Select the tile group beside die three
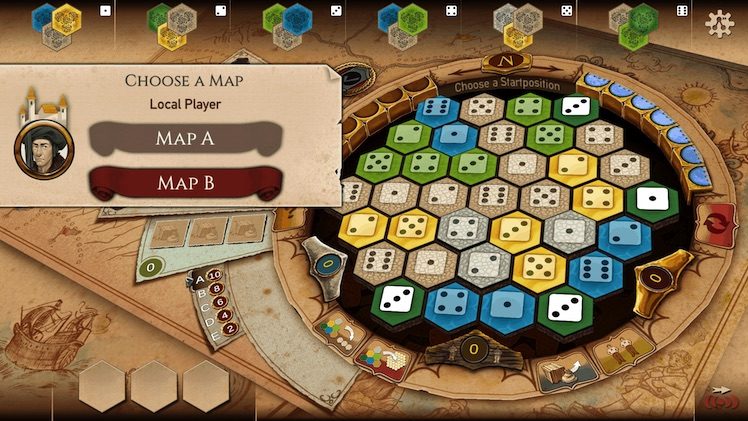This screenshot has height=421, width=748. coord(287,24)
